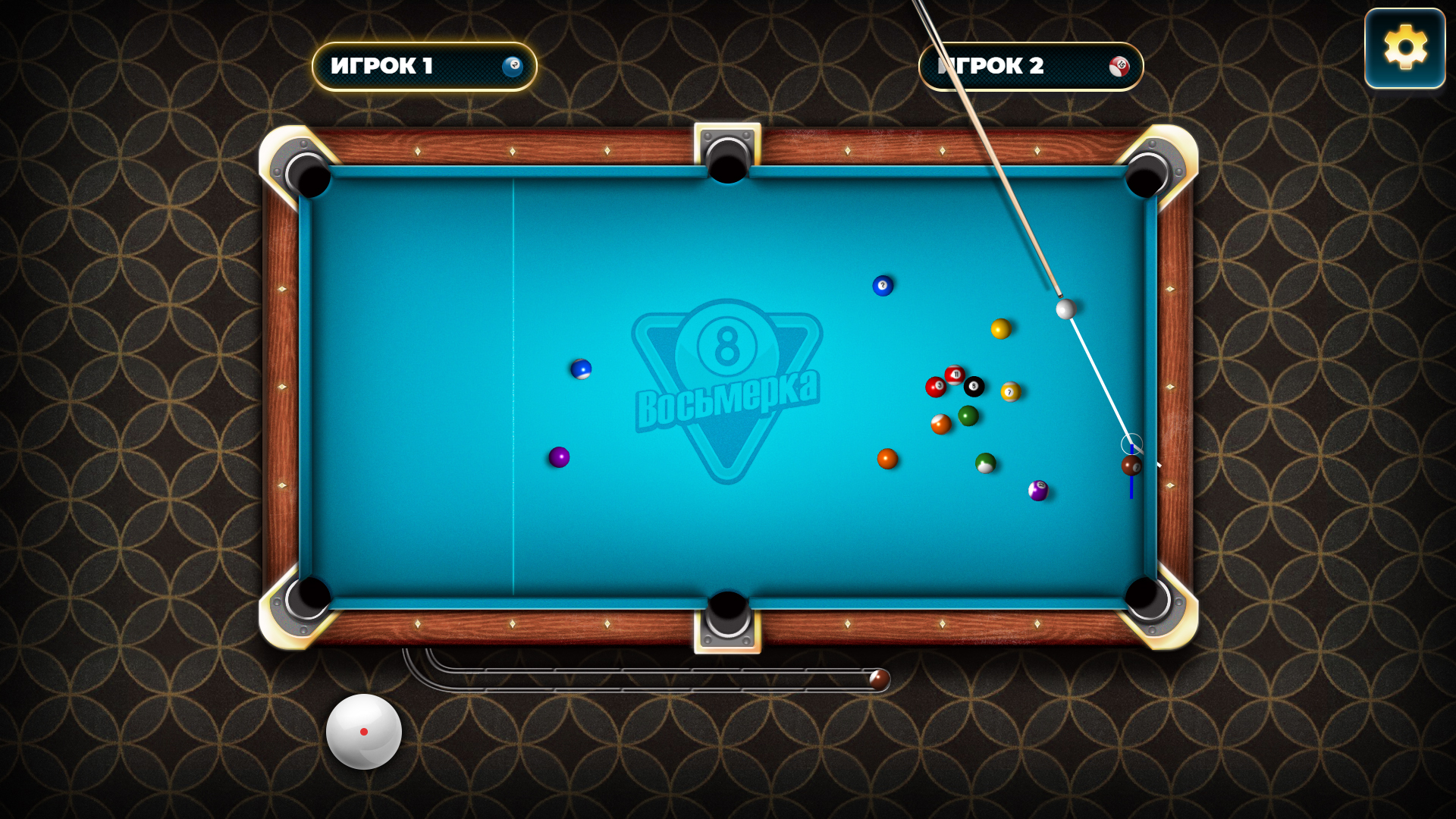Click the red dot on the spin selector ball
This screenshot has width=1456, height=819.
tap(365, 732)
